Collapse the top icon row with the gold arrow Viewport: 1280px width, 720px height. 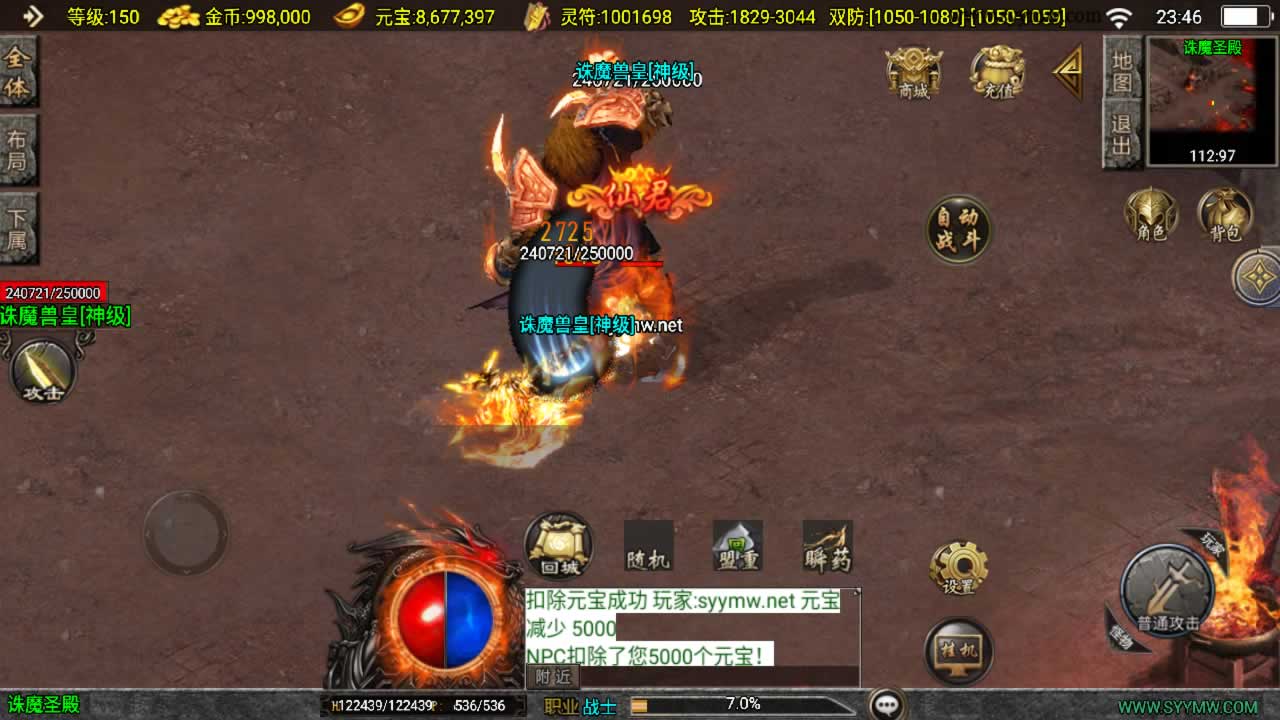(1068, 72)
